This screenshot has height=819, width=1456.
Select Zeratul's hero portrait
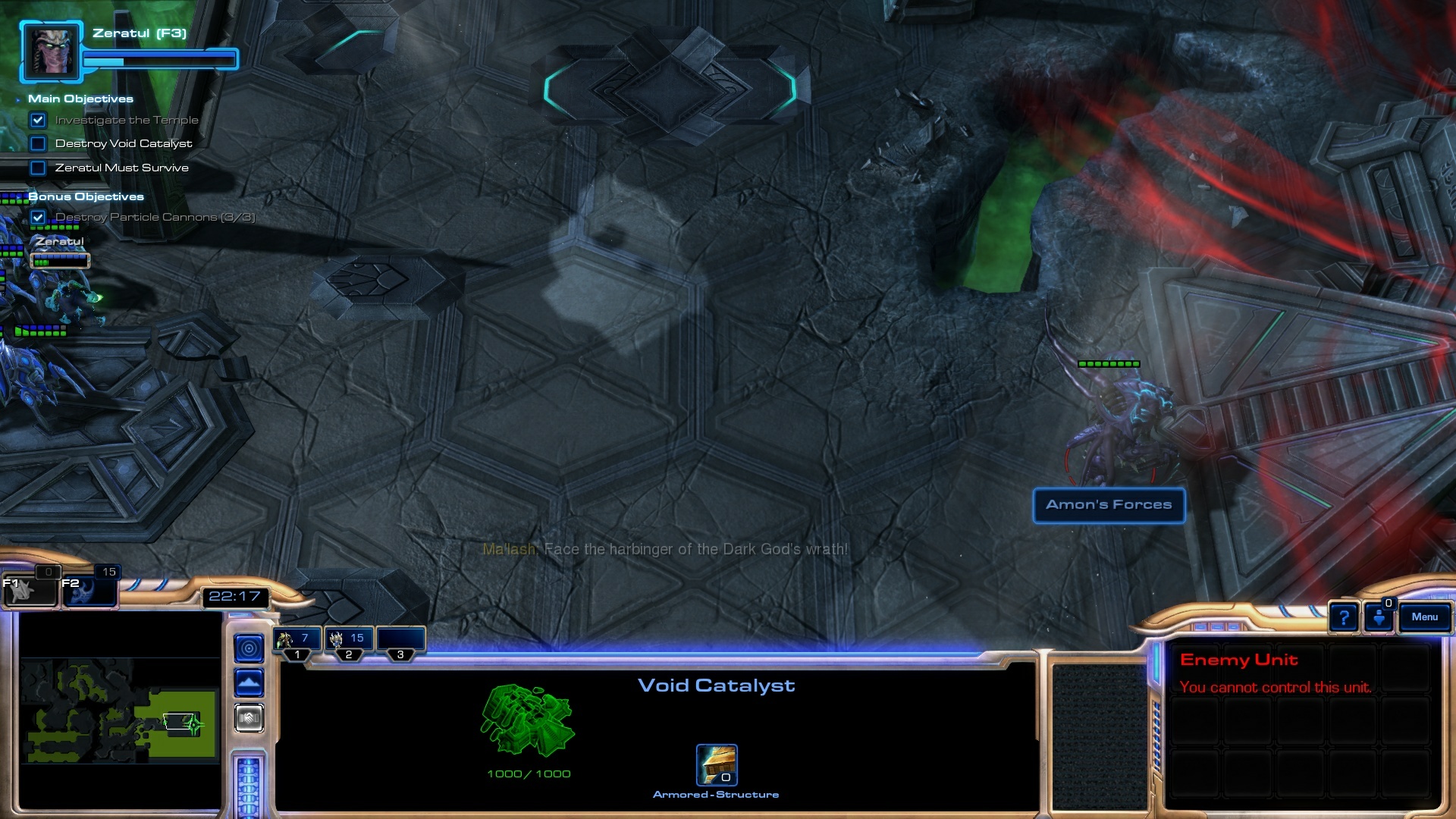pyautogui.click(x=51, y=52)
